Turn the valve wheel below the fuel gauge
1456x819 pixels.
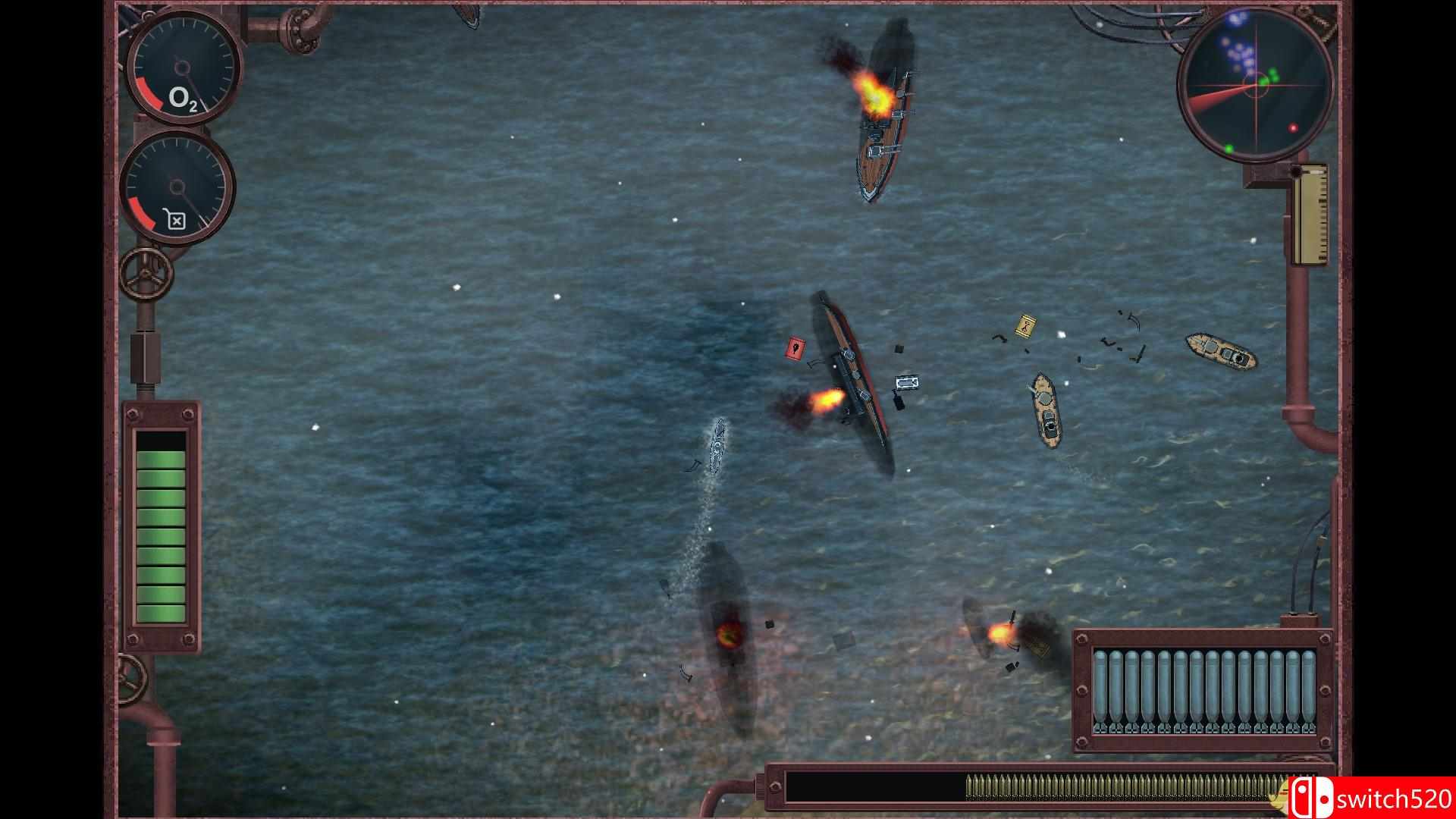(146, 271)
